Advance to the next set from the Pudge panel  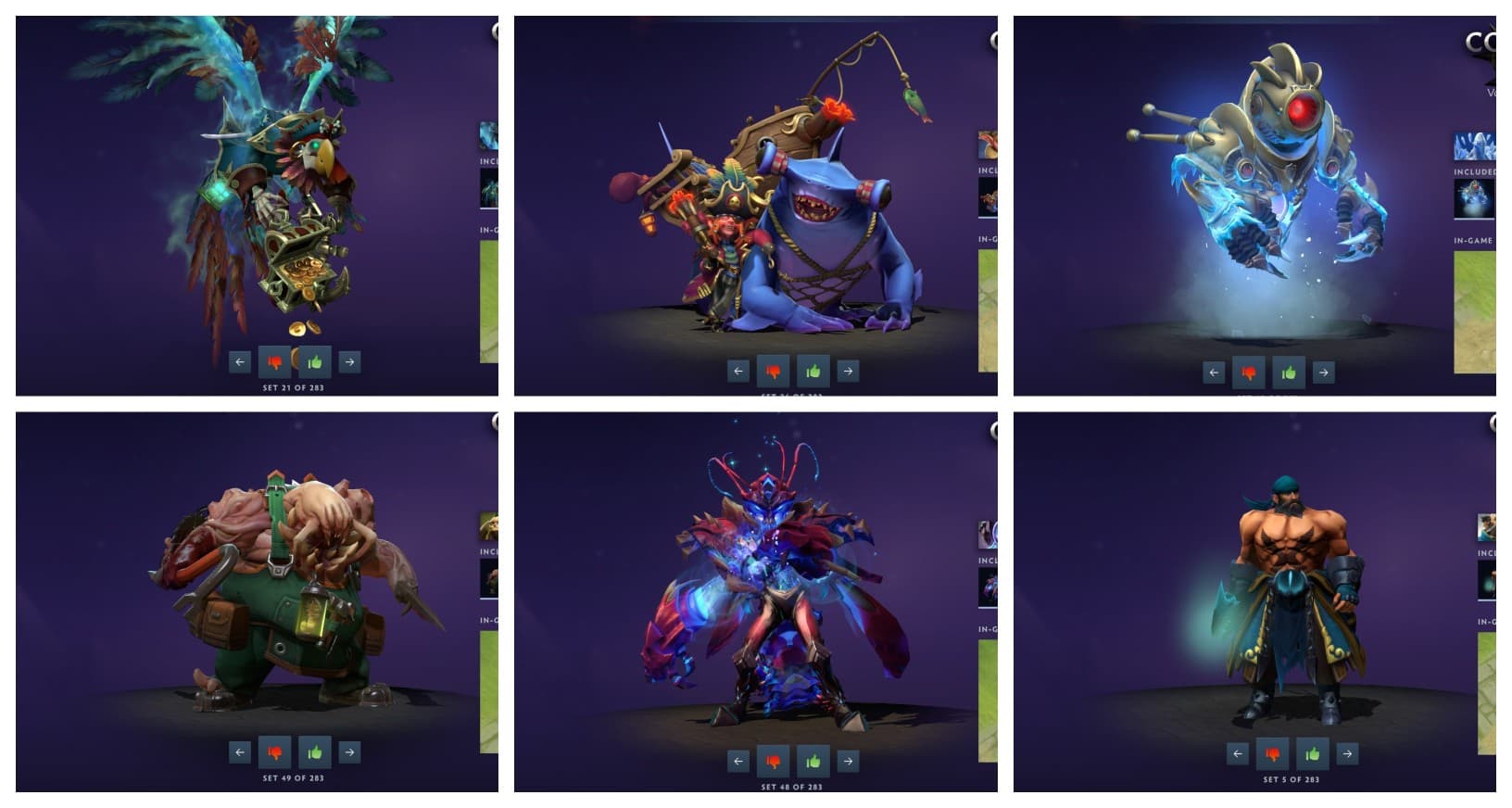tap(348, 751)
